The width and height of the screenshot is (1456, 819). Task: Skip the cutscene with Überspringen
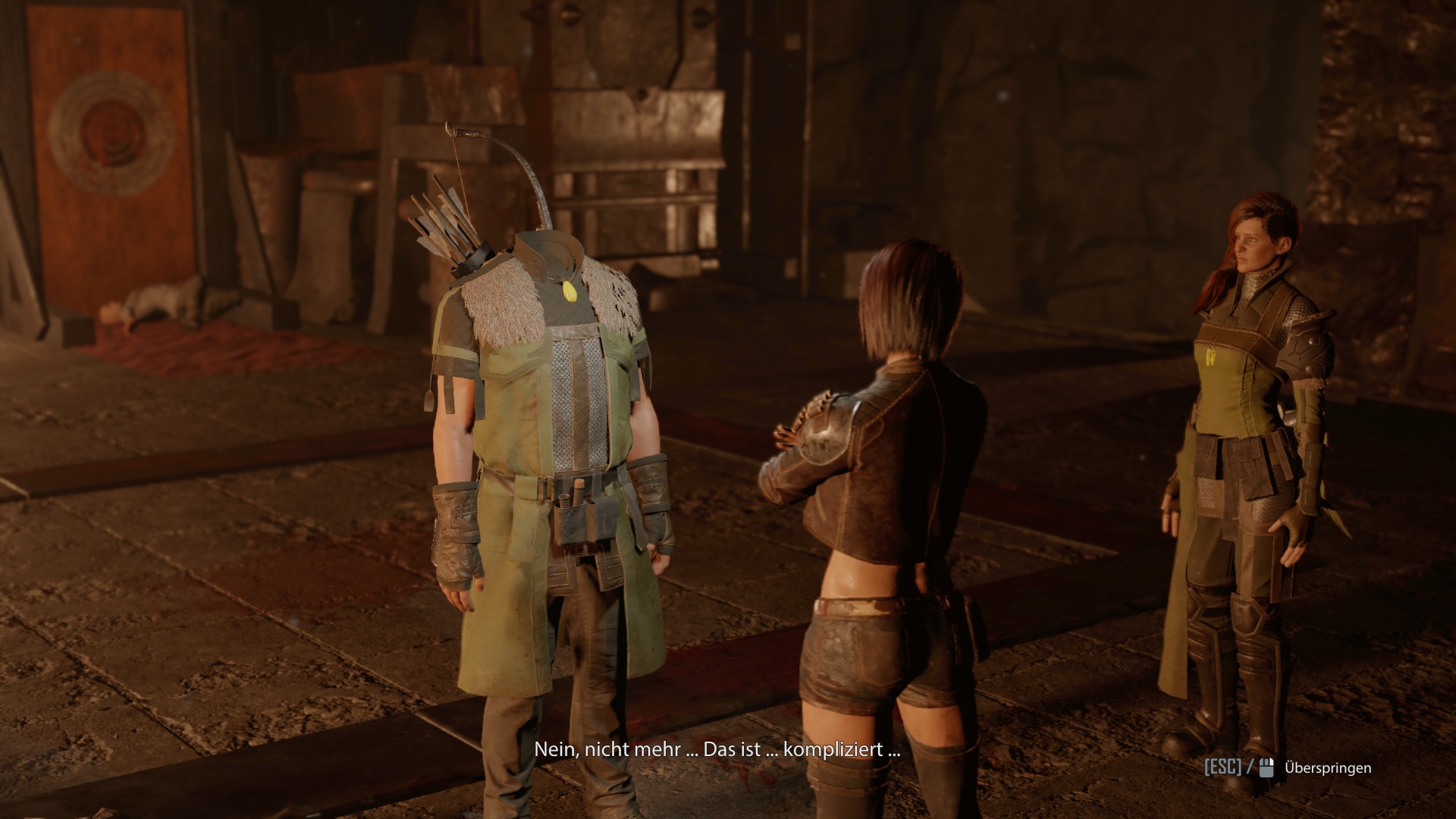point(1327,768)
